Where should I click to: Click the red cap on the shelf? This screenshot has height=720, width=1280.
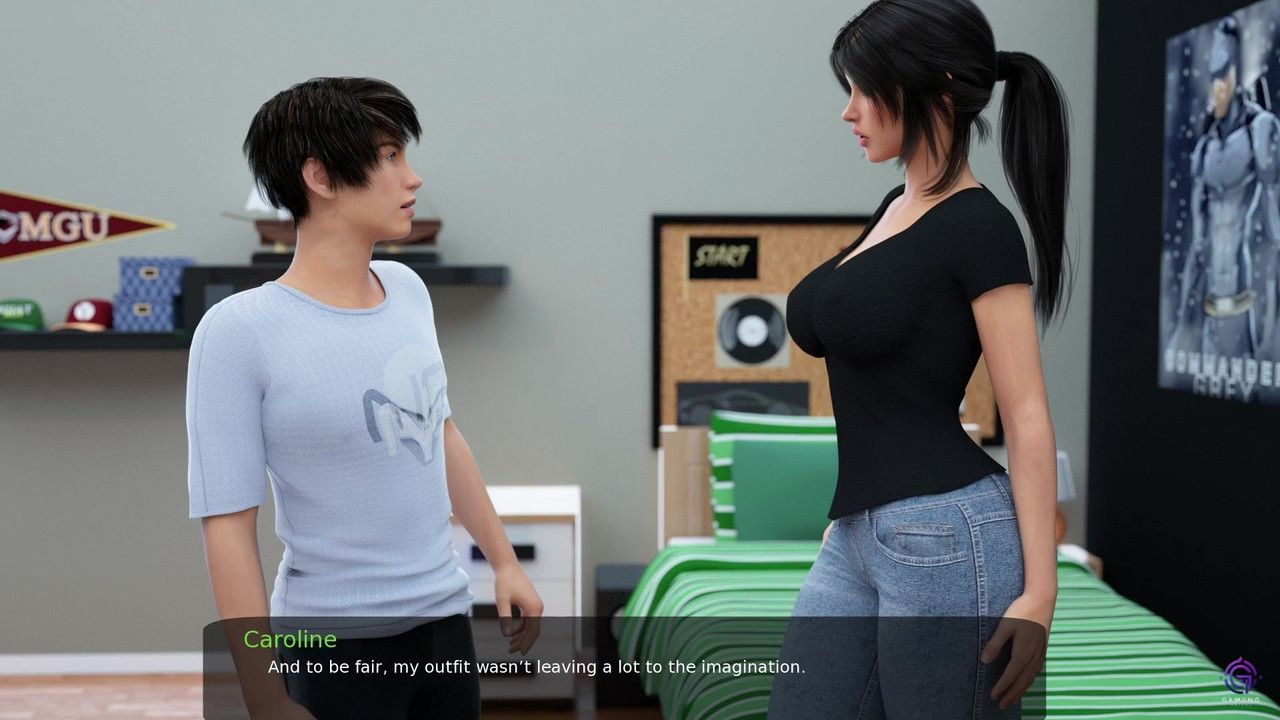pos(90,312)
